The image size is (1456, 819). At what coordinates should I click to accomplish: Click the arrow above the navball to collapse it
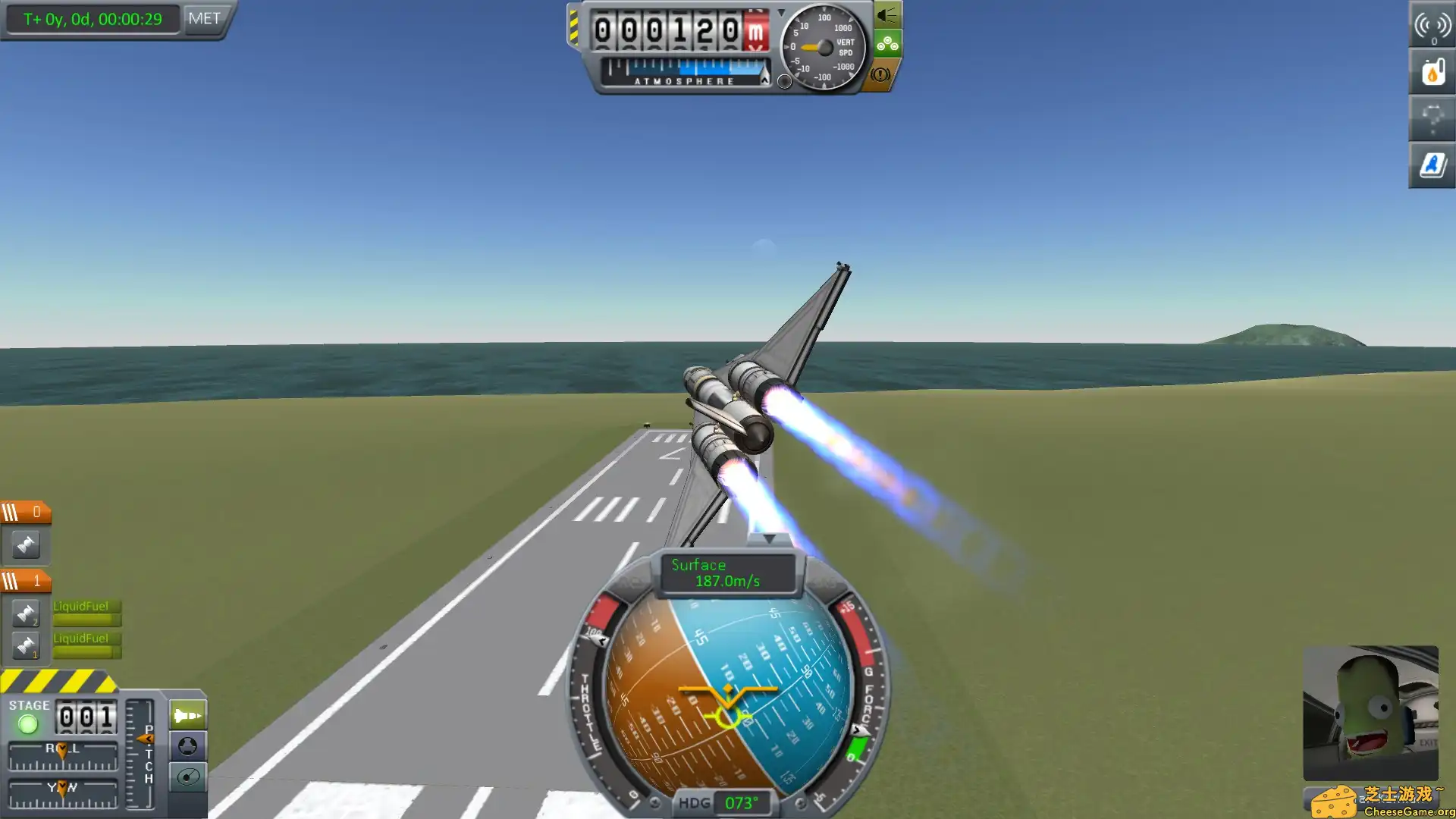click(x=770, y=538)
